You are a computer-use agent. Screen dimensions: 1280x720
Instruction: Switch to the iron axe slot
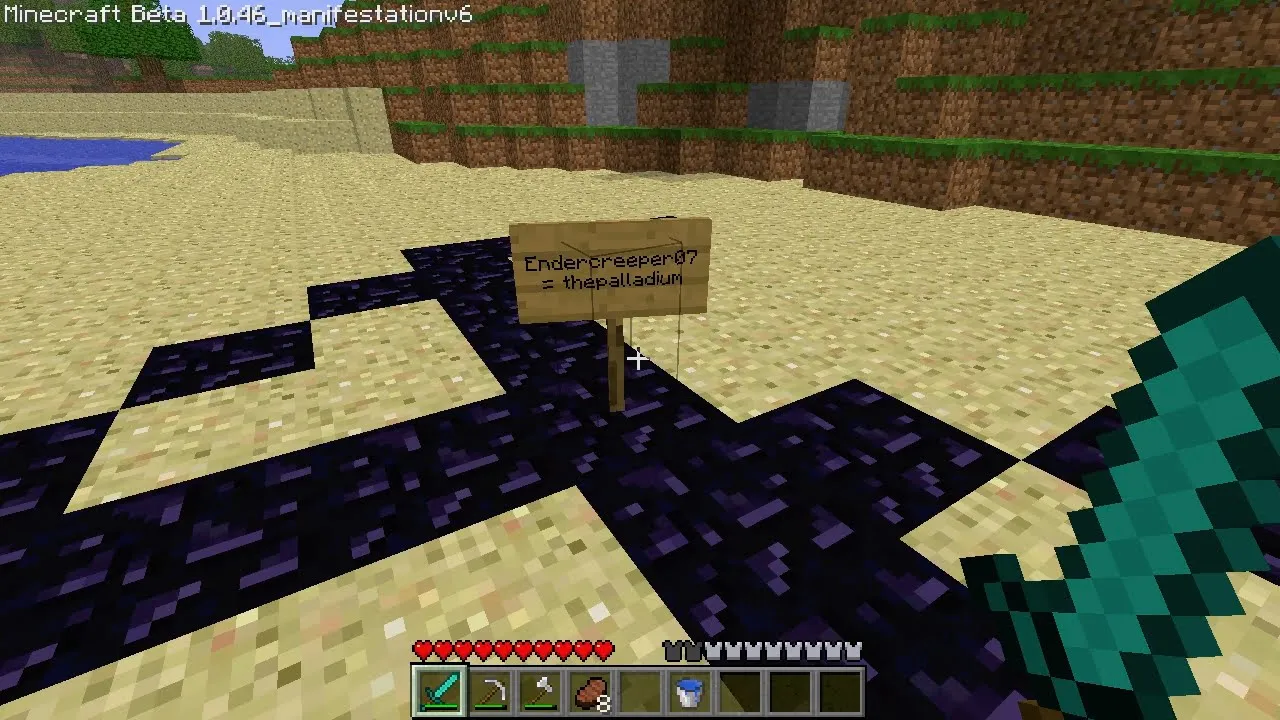point(540,691)
